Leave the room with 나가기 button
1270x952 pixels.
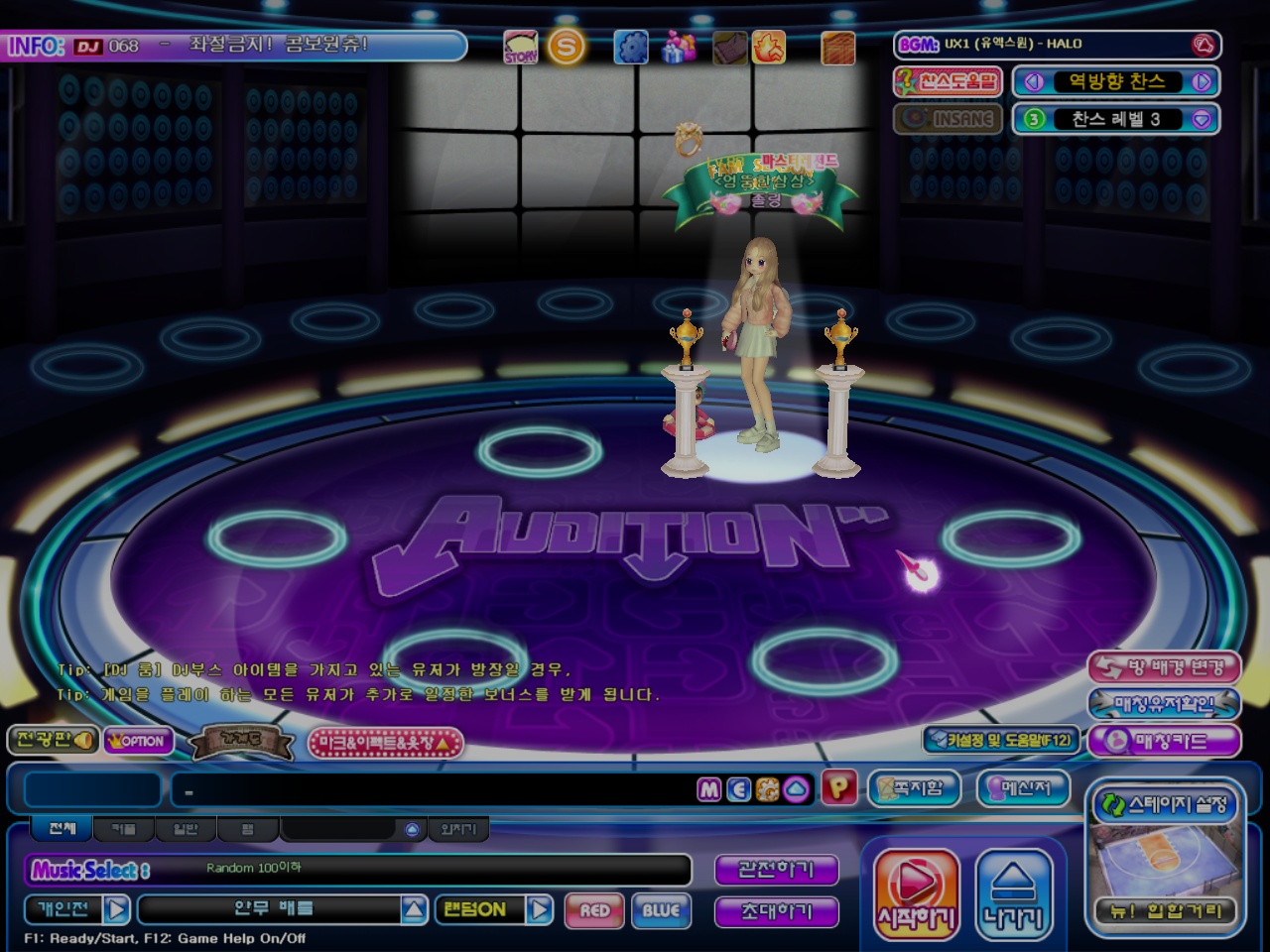(x=1013, y=894)
